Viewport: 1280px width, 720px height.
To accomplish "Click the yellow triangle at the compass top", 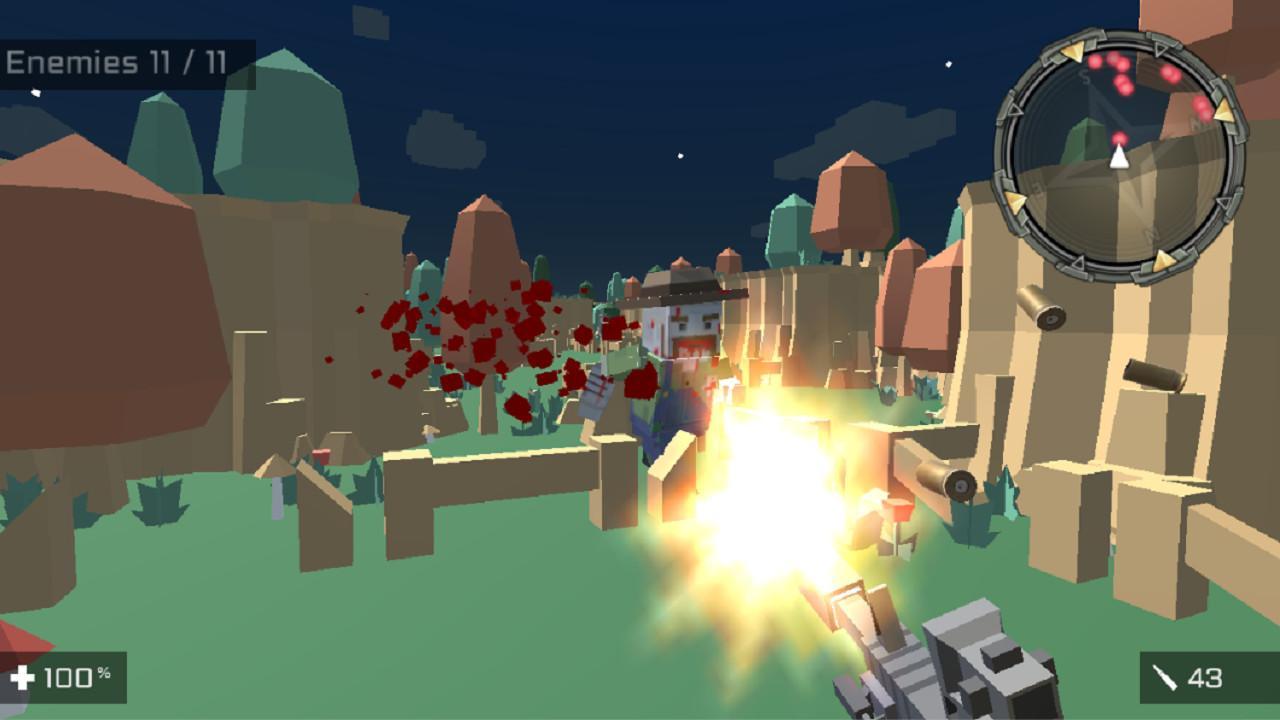I will click(x=1072, y=53).
